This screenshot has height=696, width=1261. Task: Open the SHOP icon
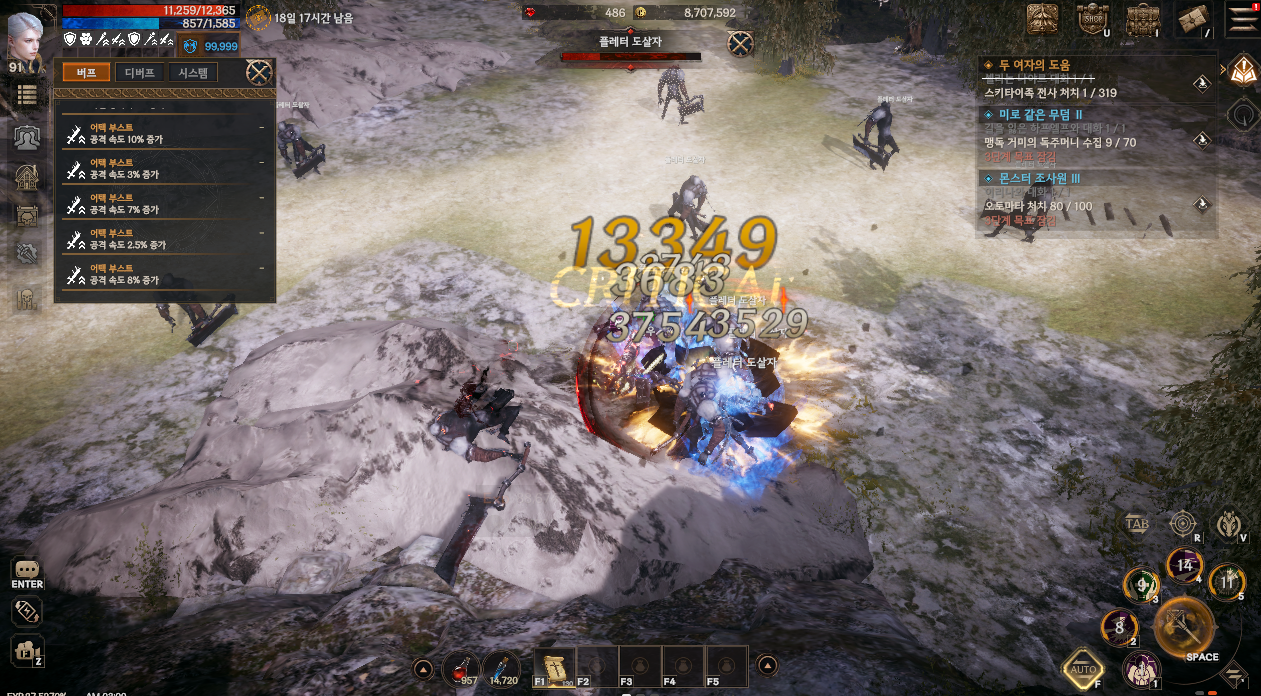click(x=1092, y=18)
